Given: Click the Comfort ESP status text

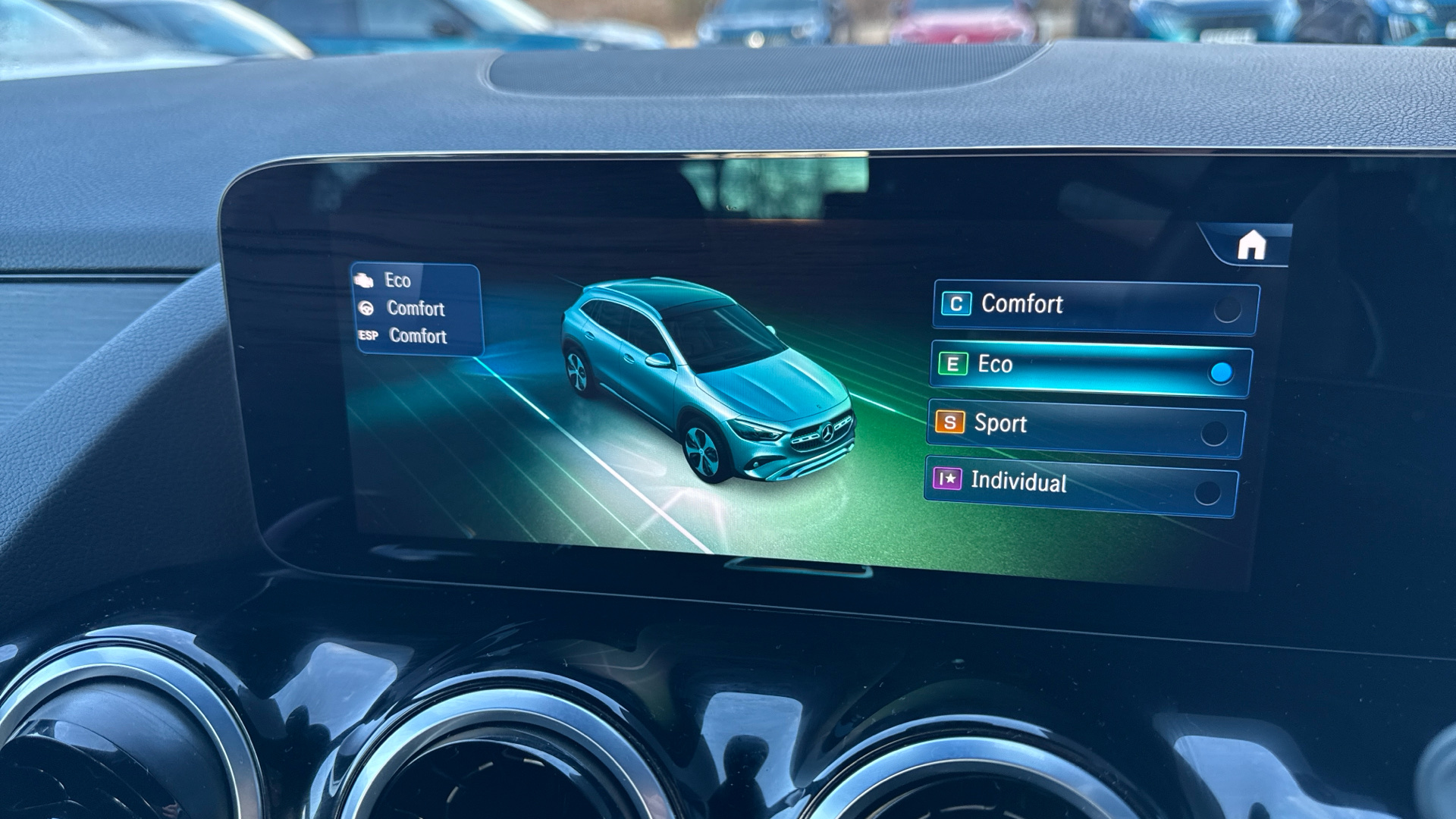Looking at the screenshot, I should pyautogui.click(x=419, y=334).
